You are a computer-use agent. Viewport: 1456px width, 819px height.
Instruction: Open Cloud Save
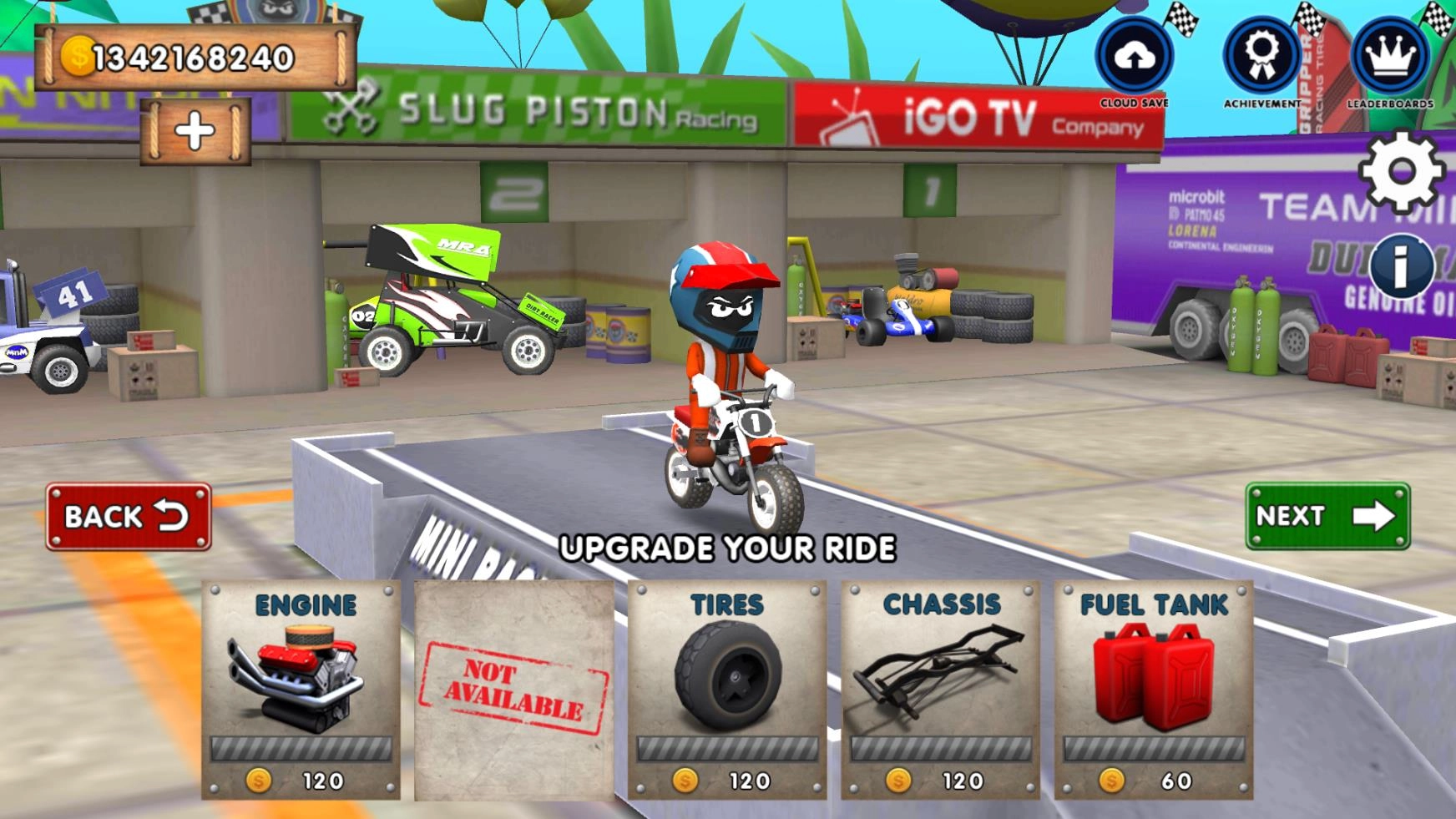coord(1134,57)
